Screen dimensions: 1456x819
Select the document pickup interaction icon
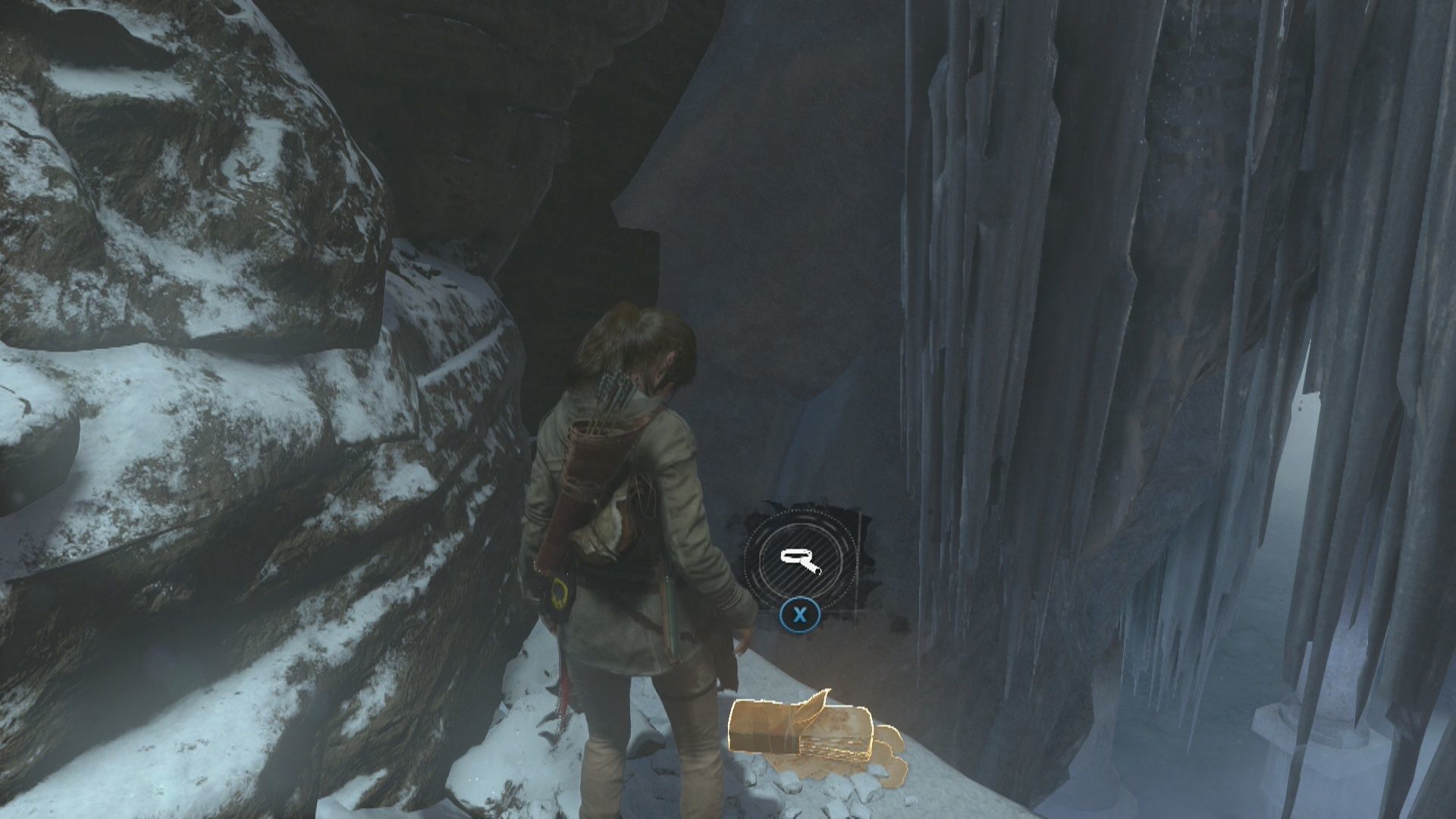(802, 561)
